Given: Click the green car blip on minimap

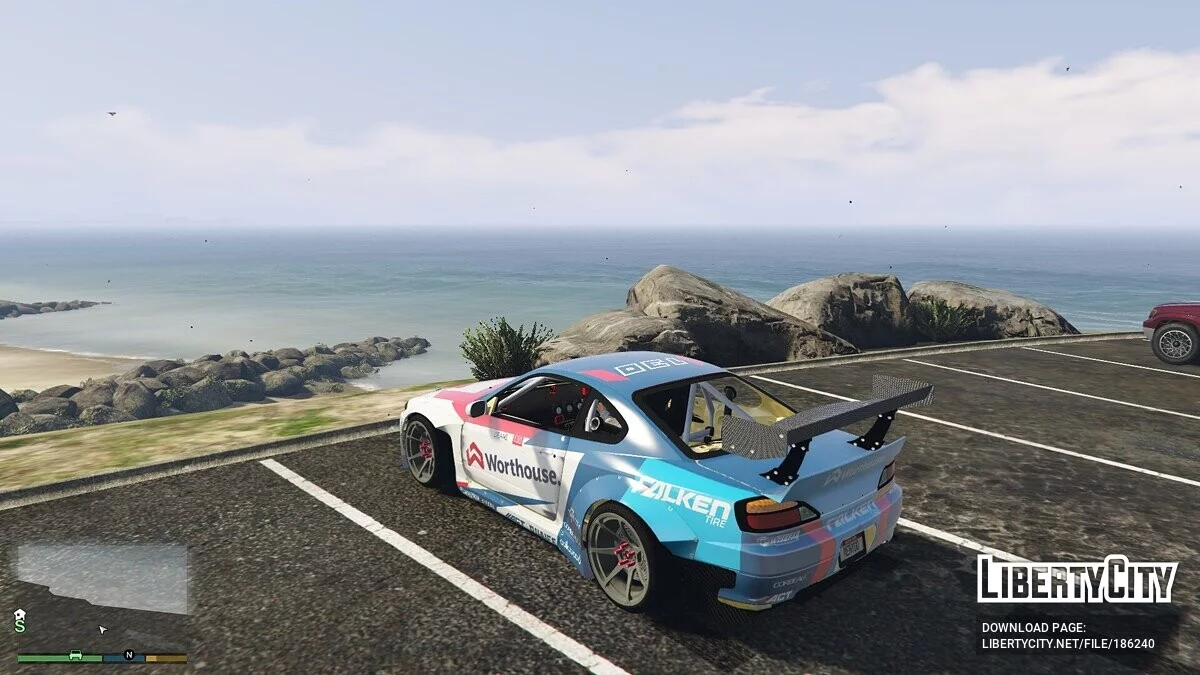Looking at the screenshot, I should (x=75, y=656).
